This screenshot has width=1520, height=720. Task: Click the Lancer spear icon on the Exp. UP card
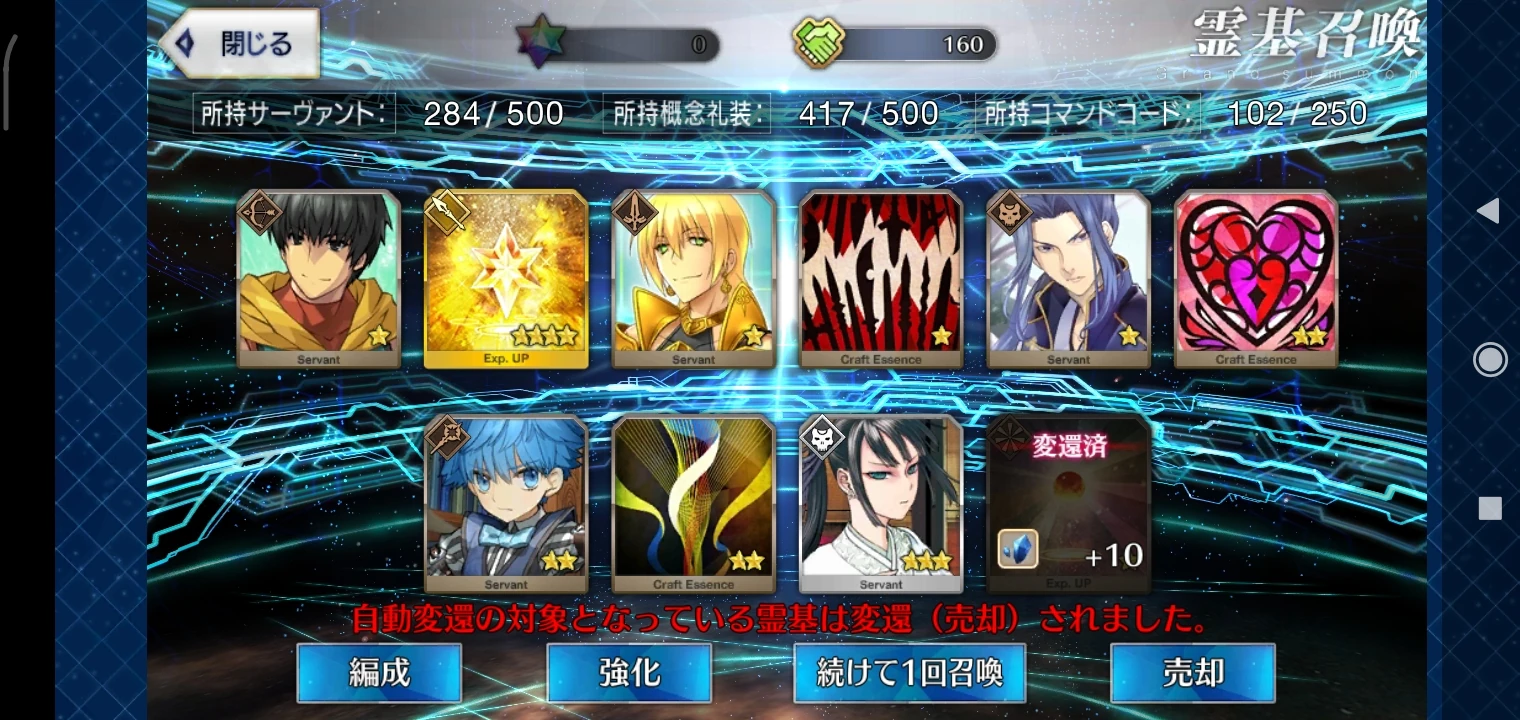(x=450, y=211)
